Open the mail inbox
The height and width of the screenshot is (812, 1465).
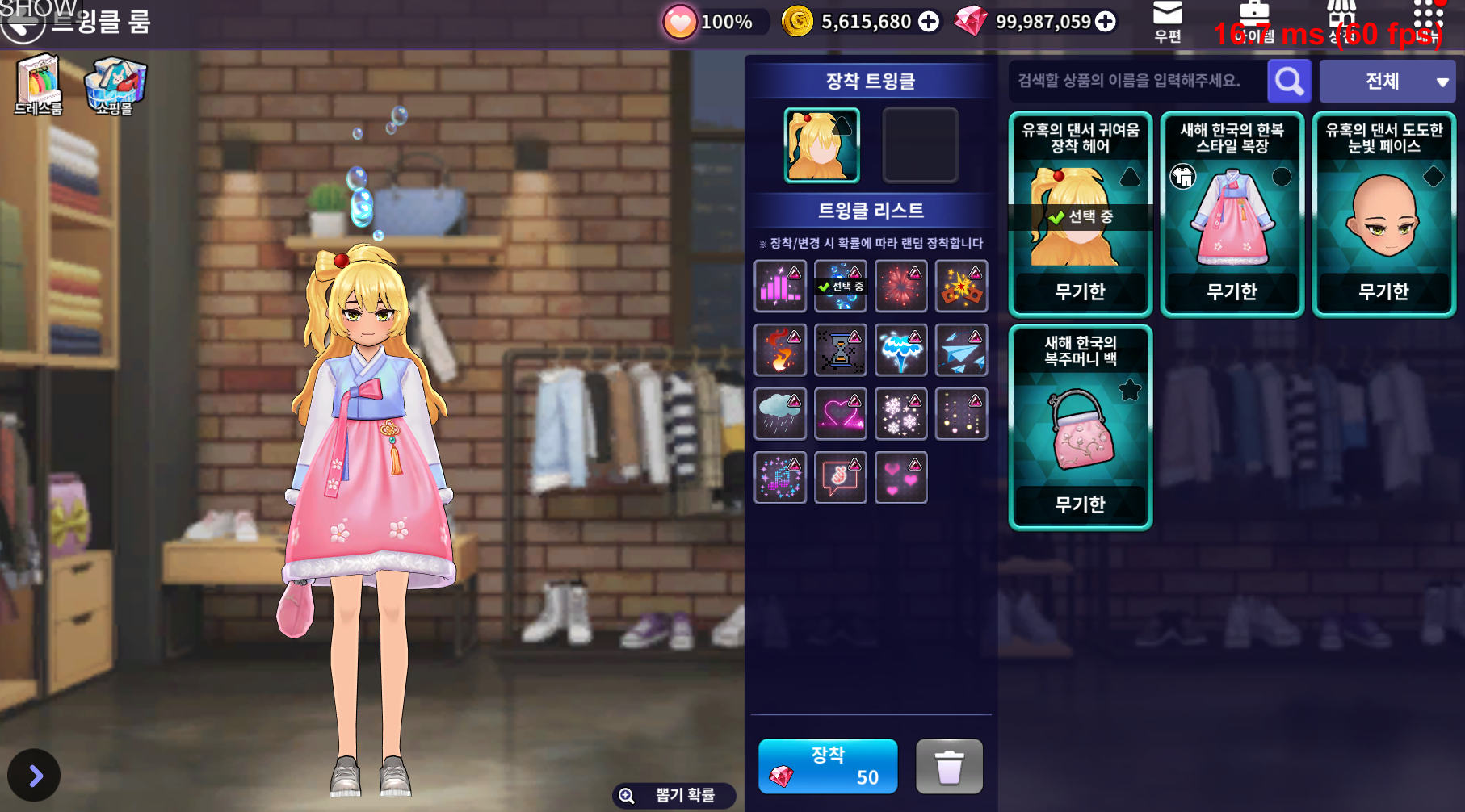click(1168, 21)
